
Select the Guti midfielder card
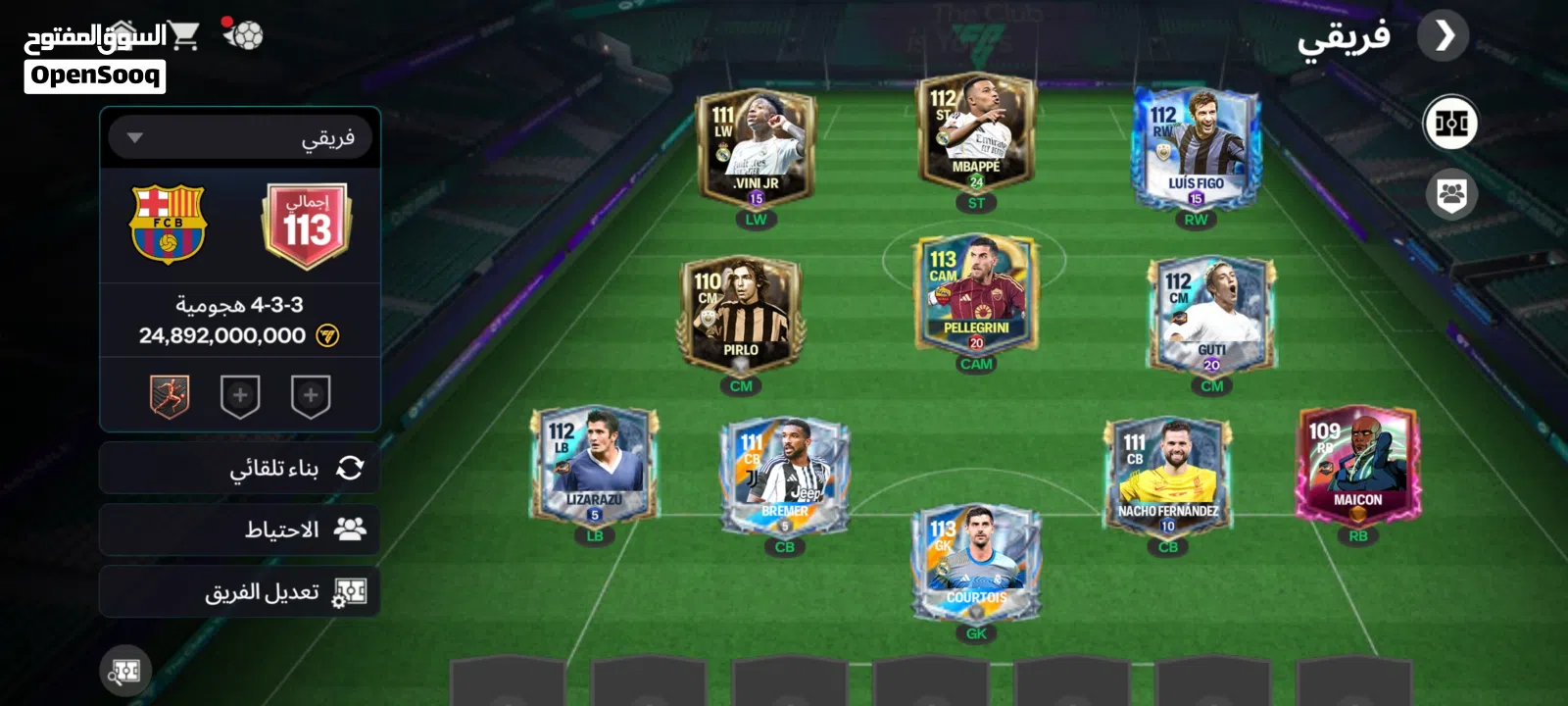click(1211, 316)
